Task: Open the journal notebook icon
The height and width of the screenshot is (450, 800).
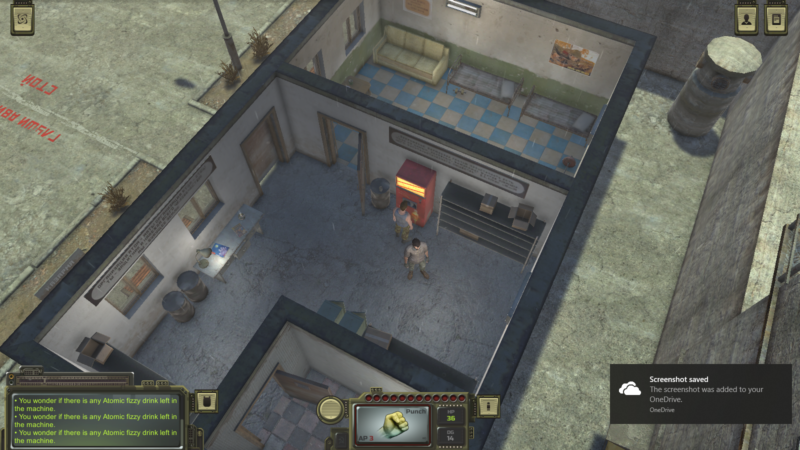Action: click(776, 20)
